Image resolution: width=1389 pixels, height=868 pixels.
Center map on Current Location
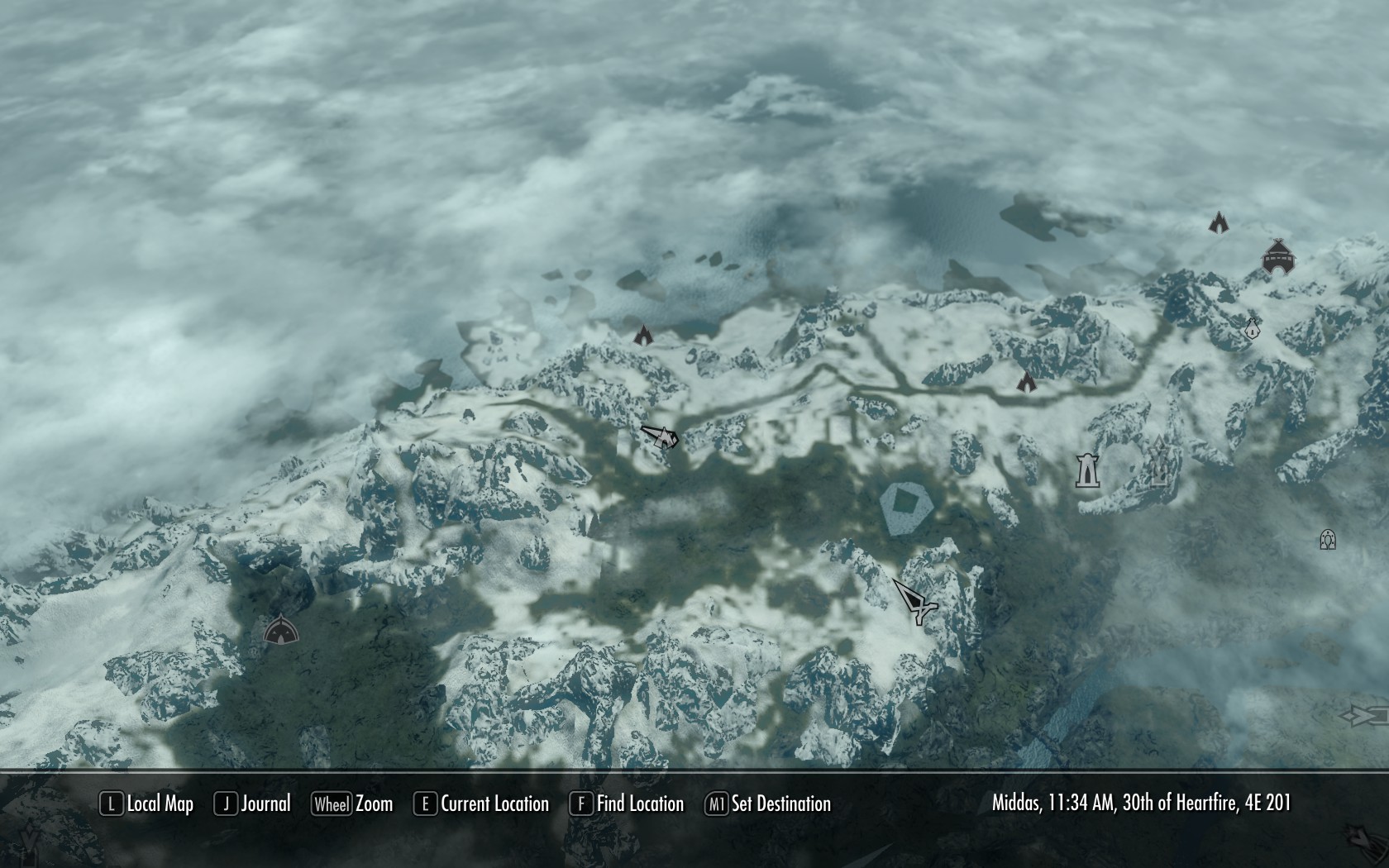point(482,804)
